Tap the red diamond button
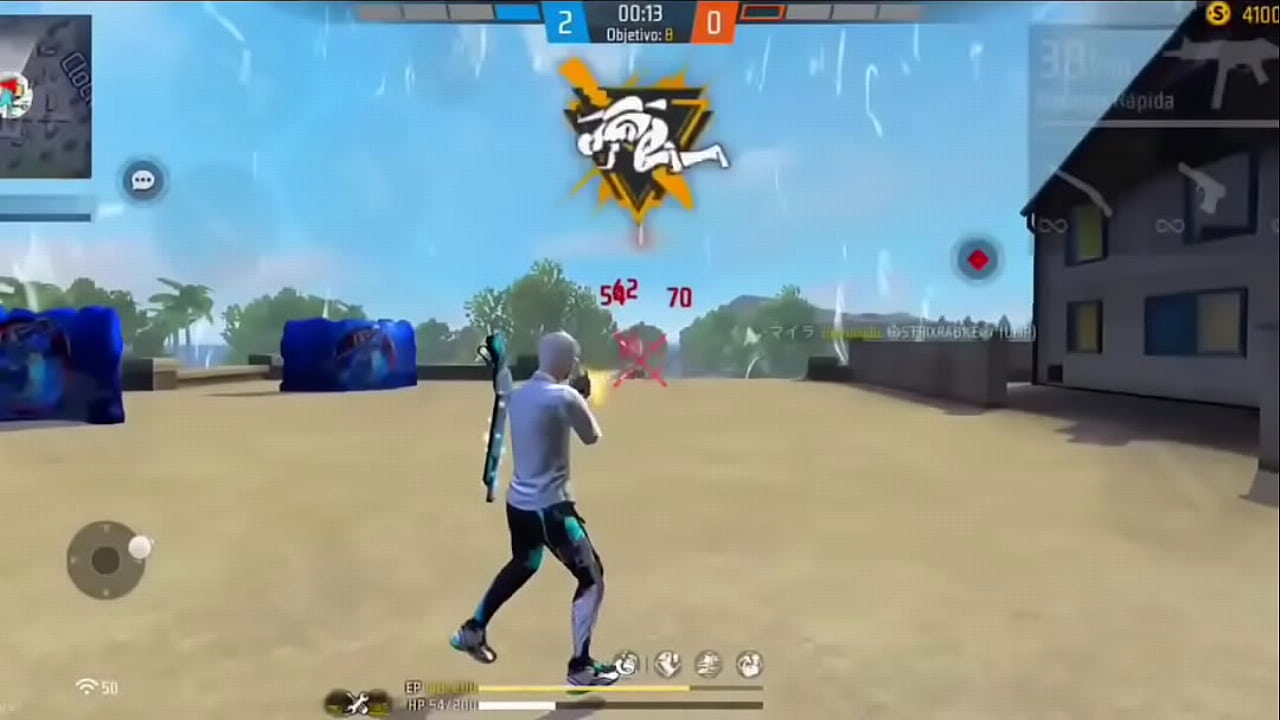 977,260
